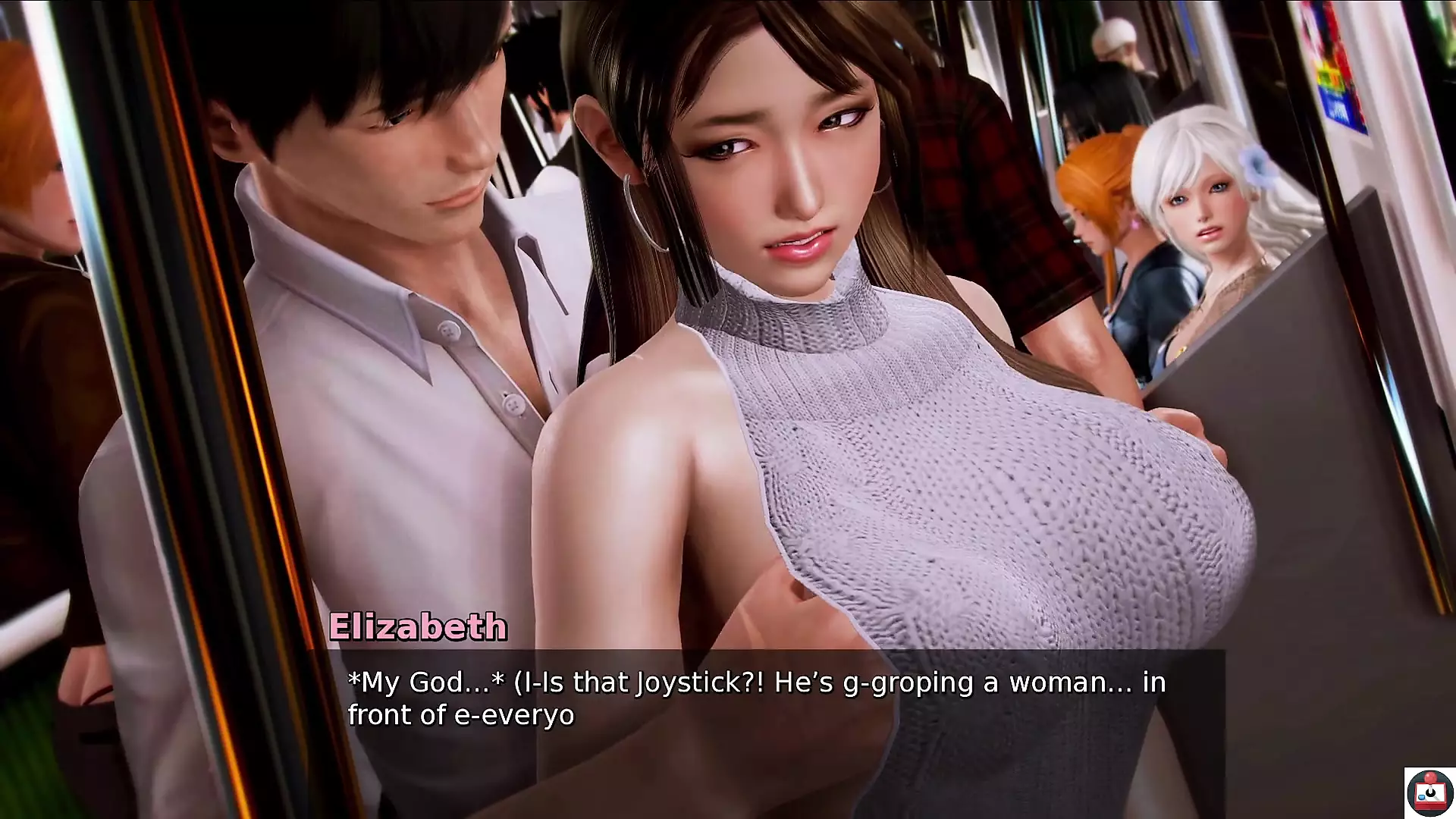Click the Elizabeth name label
Viewport: 1456px width, 819px height.
tap(419, 626)
